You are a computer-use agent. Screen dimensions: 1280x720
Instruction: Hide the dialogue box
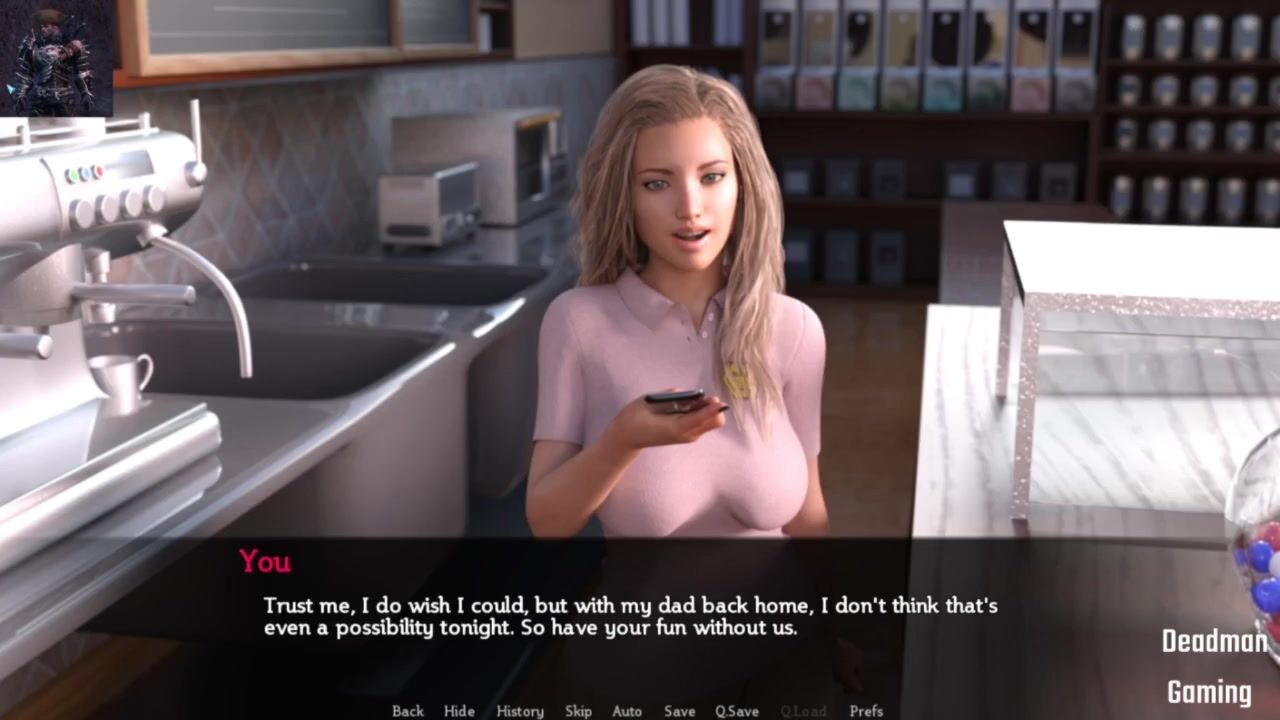459,711
